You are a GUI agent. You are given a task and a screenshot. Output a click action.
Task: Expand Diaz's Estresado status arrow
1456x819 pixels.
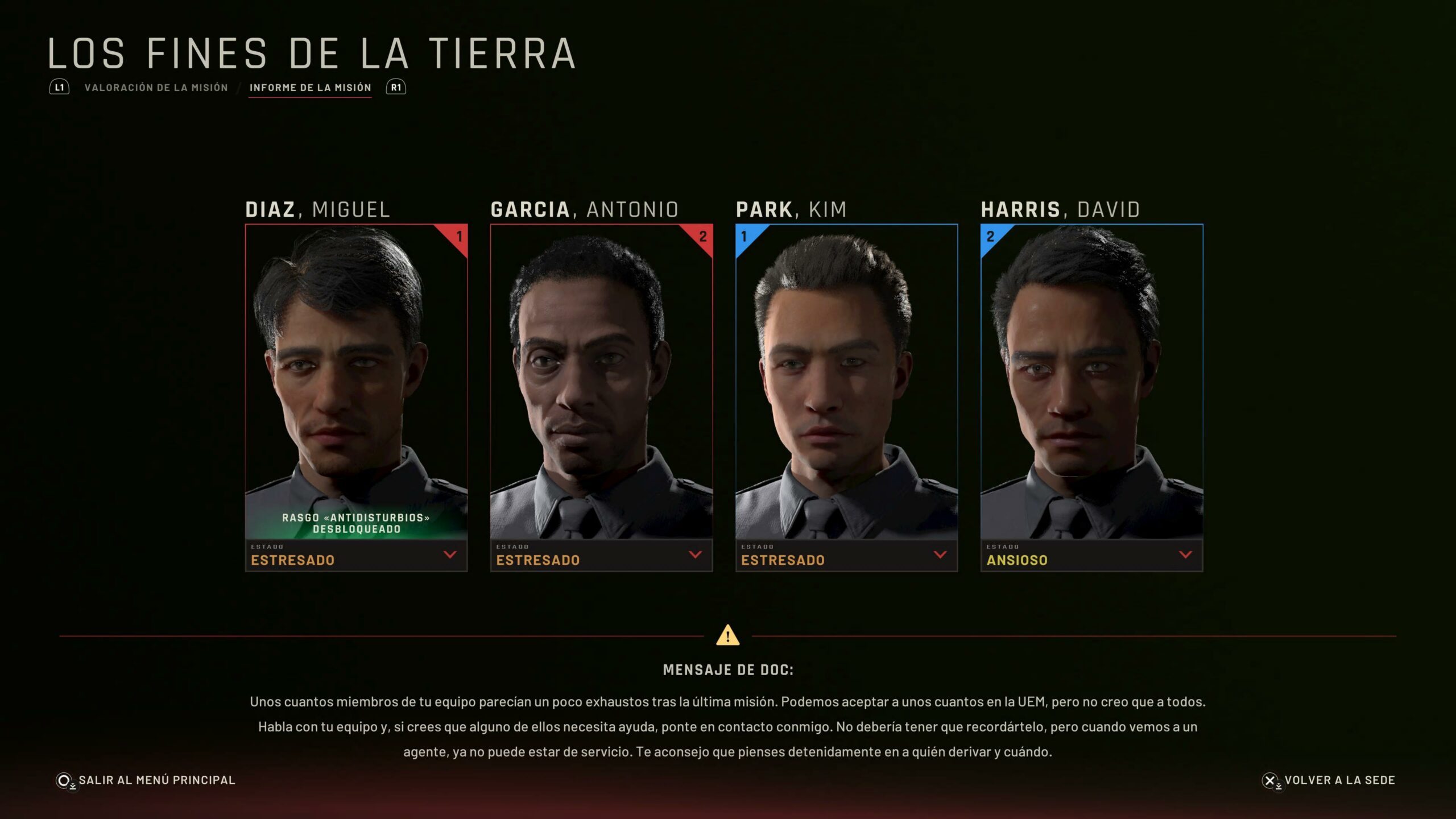point(450,555)
